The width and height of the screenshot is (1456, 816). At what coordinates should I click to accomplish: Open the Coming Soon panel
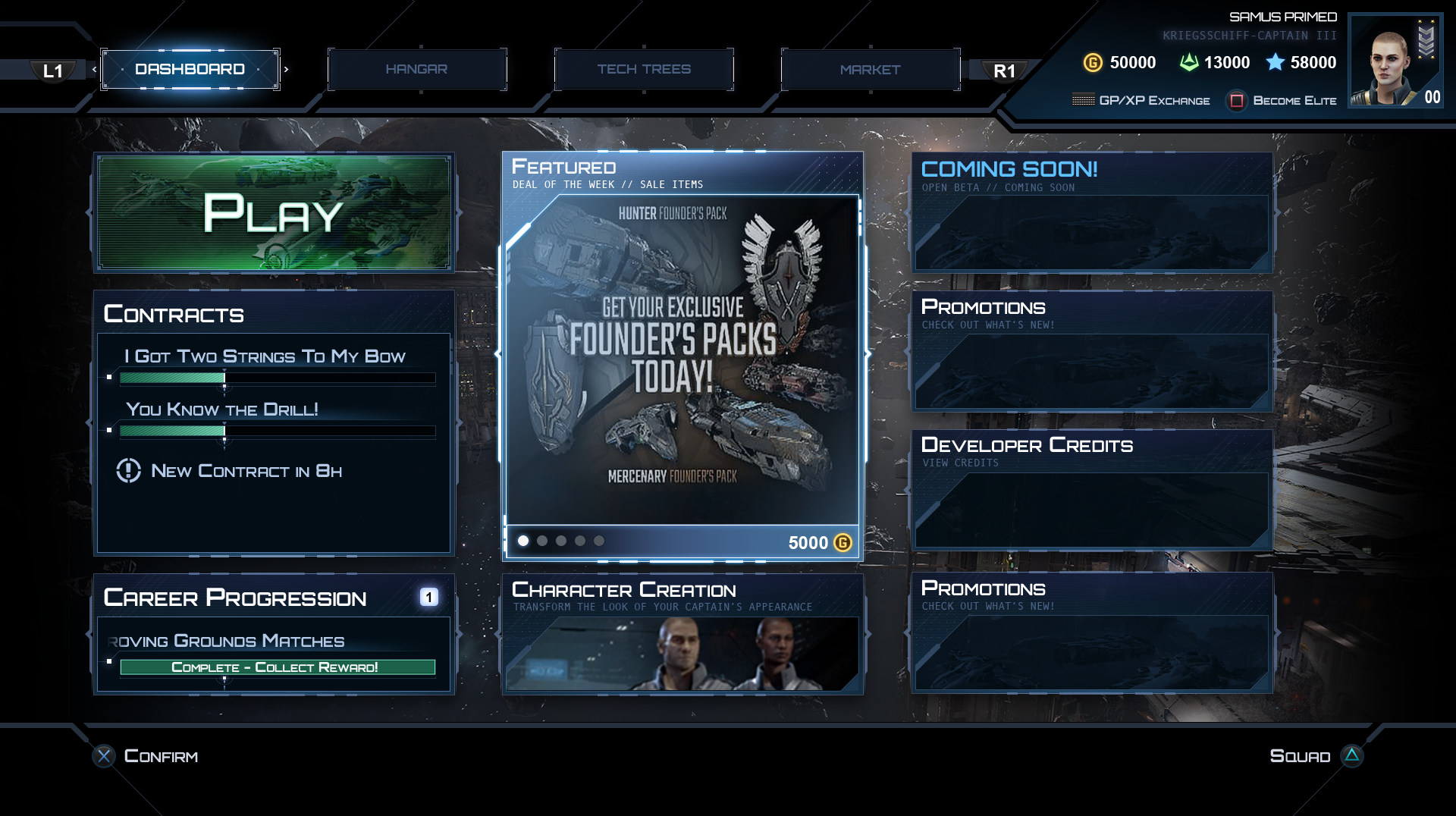click(1092, 213)
